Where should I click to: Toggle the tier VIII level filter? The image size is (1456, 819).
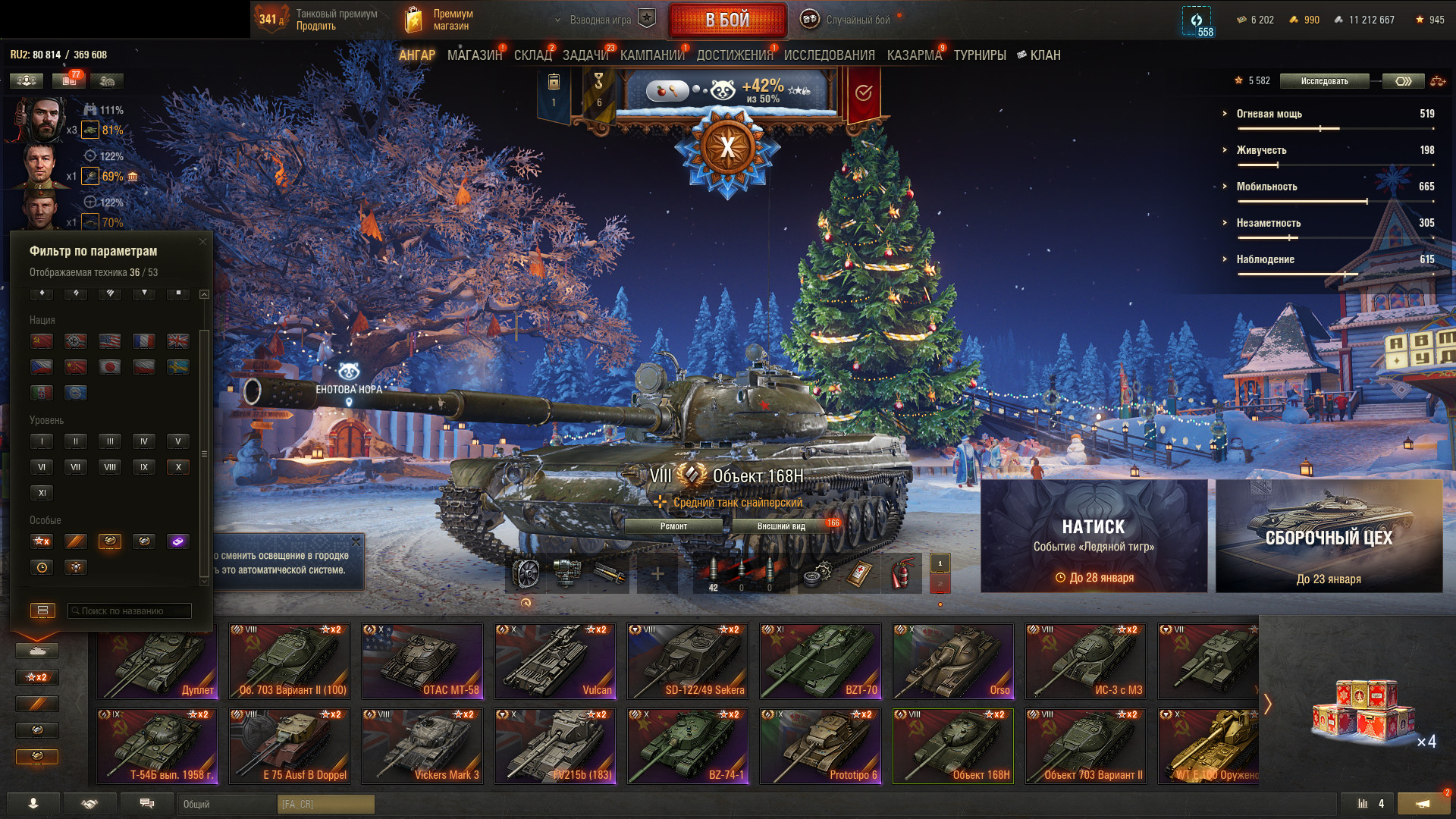pos(110,467)
